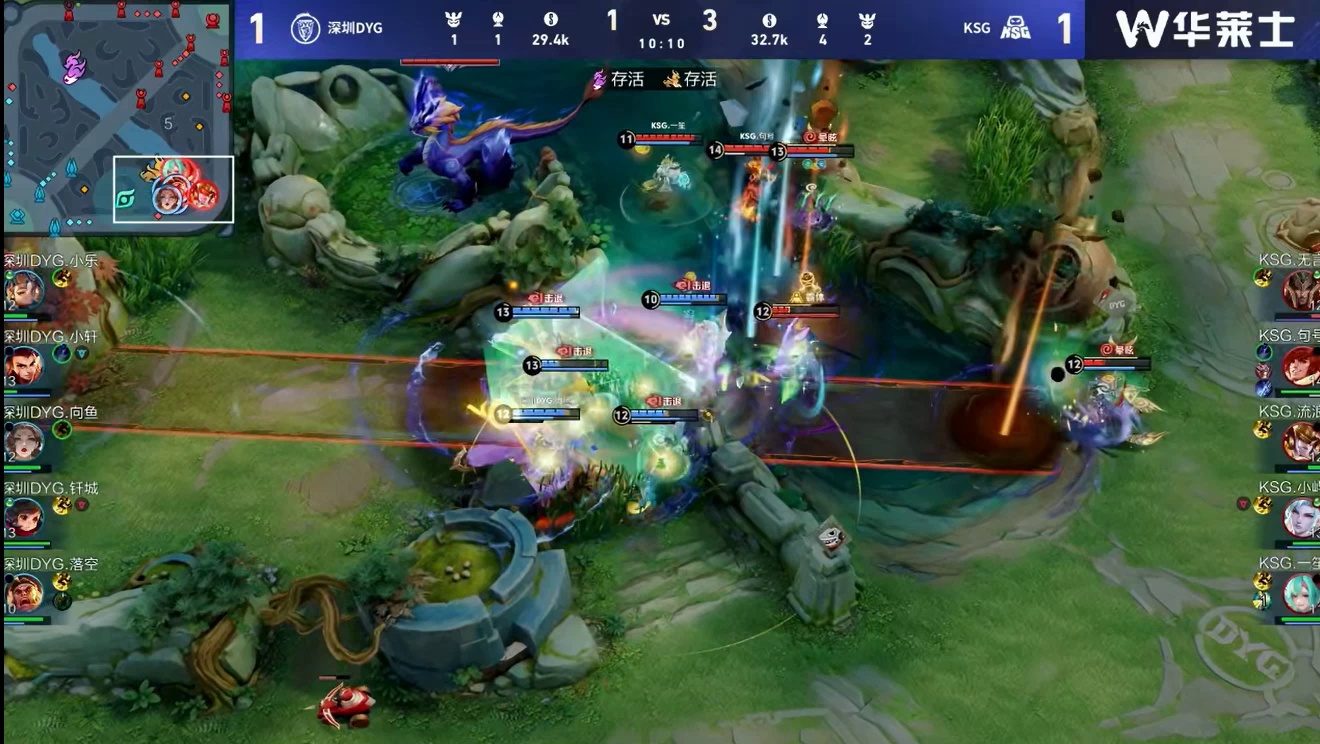Click the KSG.流 player's golden hero portrait
Screen dimensions: 1320x744
1300,441
